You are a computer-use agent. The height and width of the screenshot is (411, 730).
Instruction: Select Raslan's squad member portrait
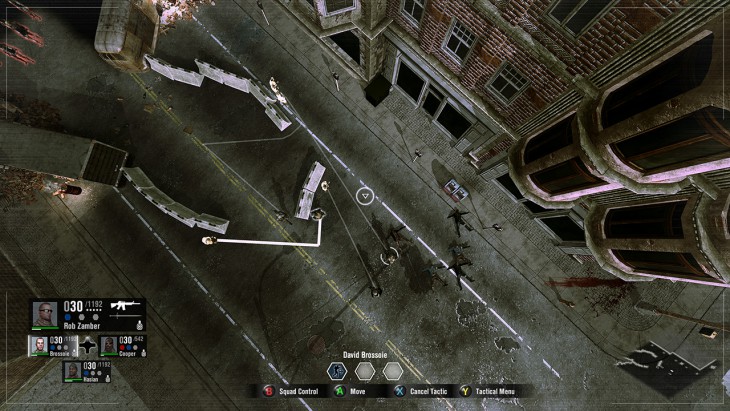tap(73, 371)
